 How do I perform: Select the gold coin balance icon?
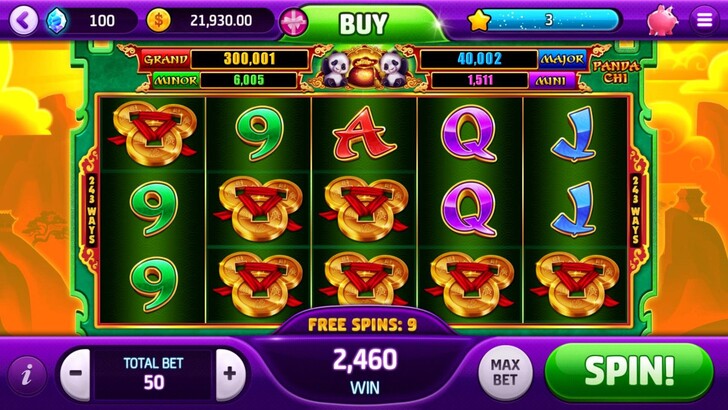pyautogui.click(x=158, y=19)
